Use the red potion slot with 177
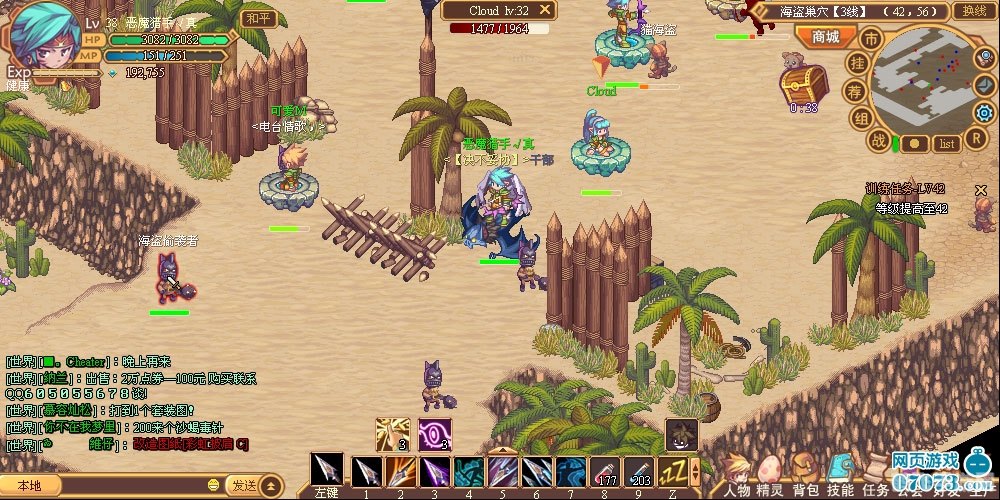This screenshot has width=1000, height=500. pos(605,471)
